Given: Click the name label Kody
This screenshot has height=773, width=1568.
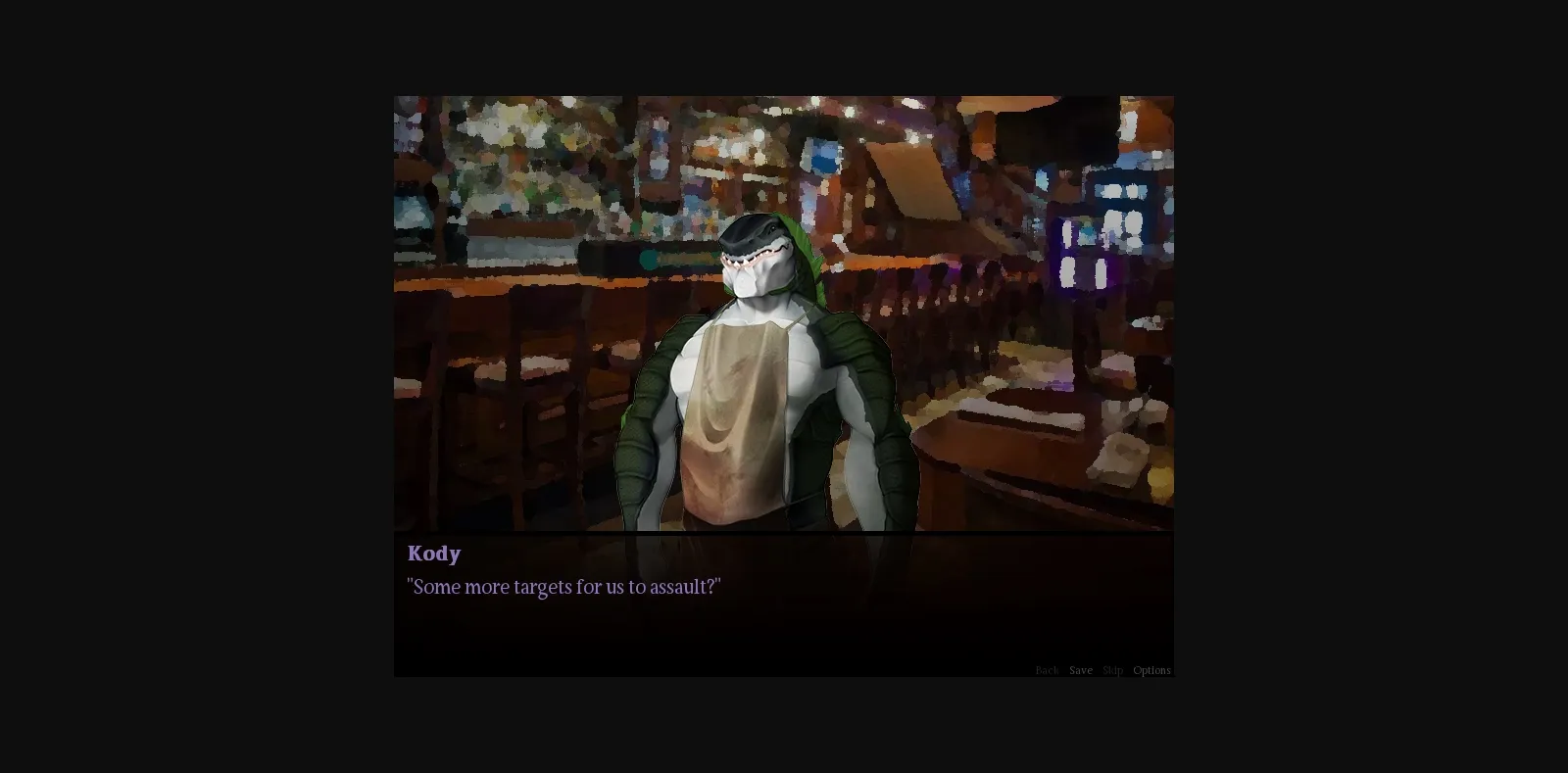Looking at the screenshot, I should click(x=433, y=554).
